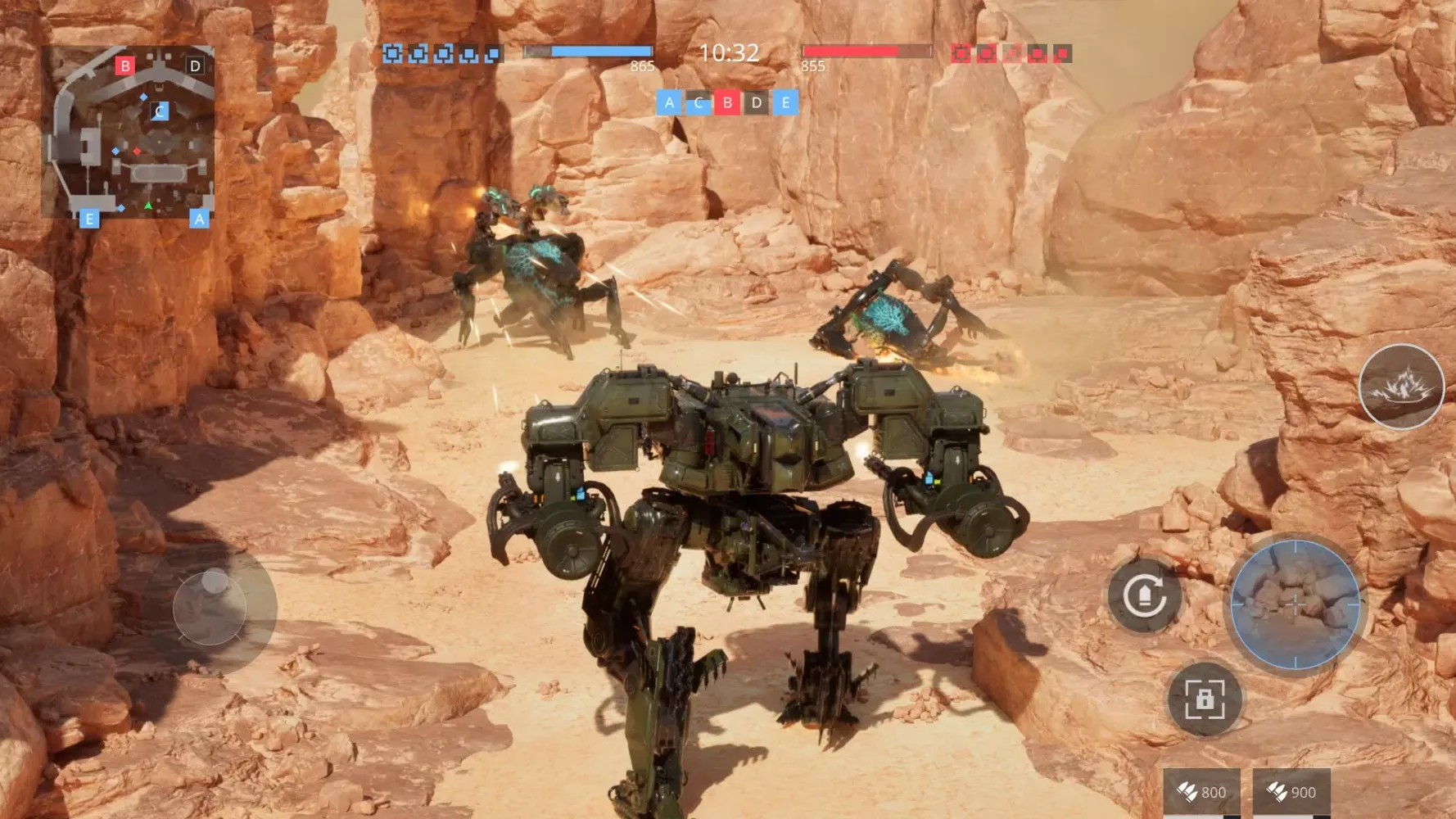This screenshot has height=819, width=1456.
Task: Select beacon A on the capture bar
Action: coord(670,104)
